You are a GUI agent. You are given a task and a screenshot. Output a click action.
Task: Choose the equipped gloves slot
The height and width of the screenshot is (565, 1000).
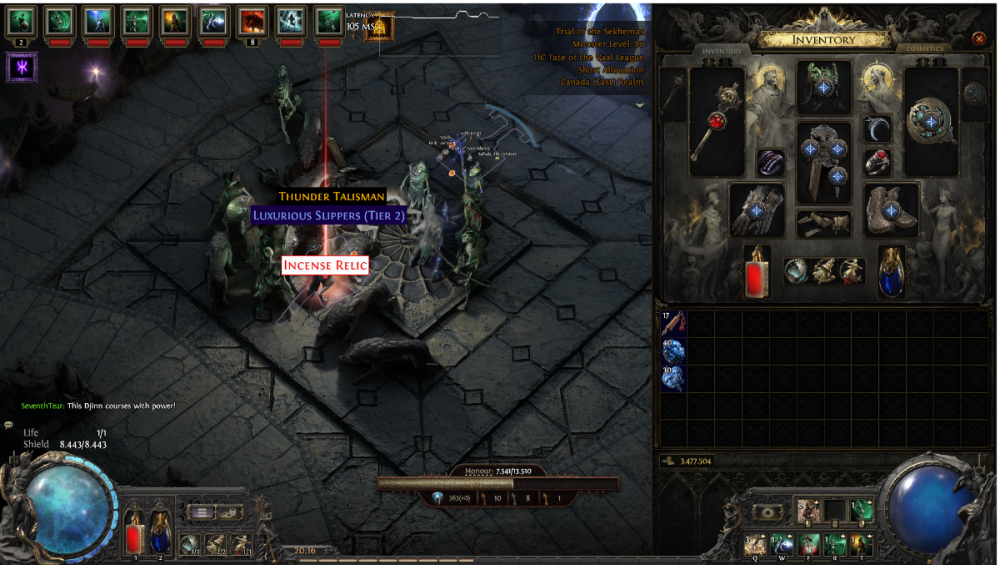[758, 210]
